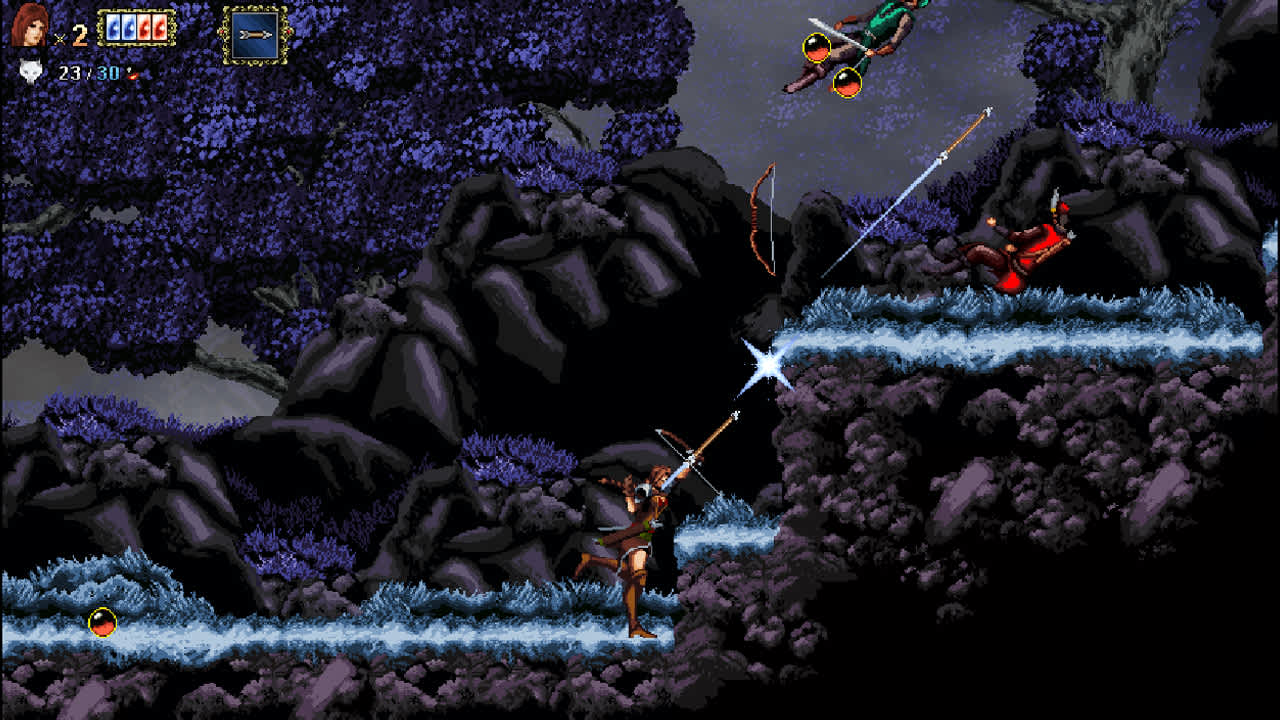Click the first blue card in the card meter
This screenshot has height=720, width=1280.
pyautogui.click(x=113, y=27)
